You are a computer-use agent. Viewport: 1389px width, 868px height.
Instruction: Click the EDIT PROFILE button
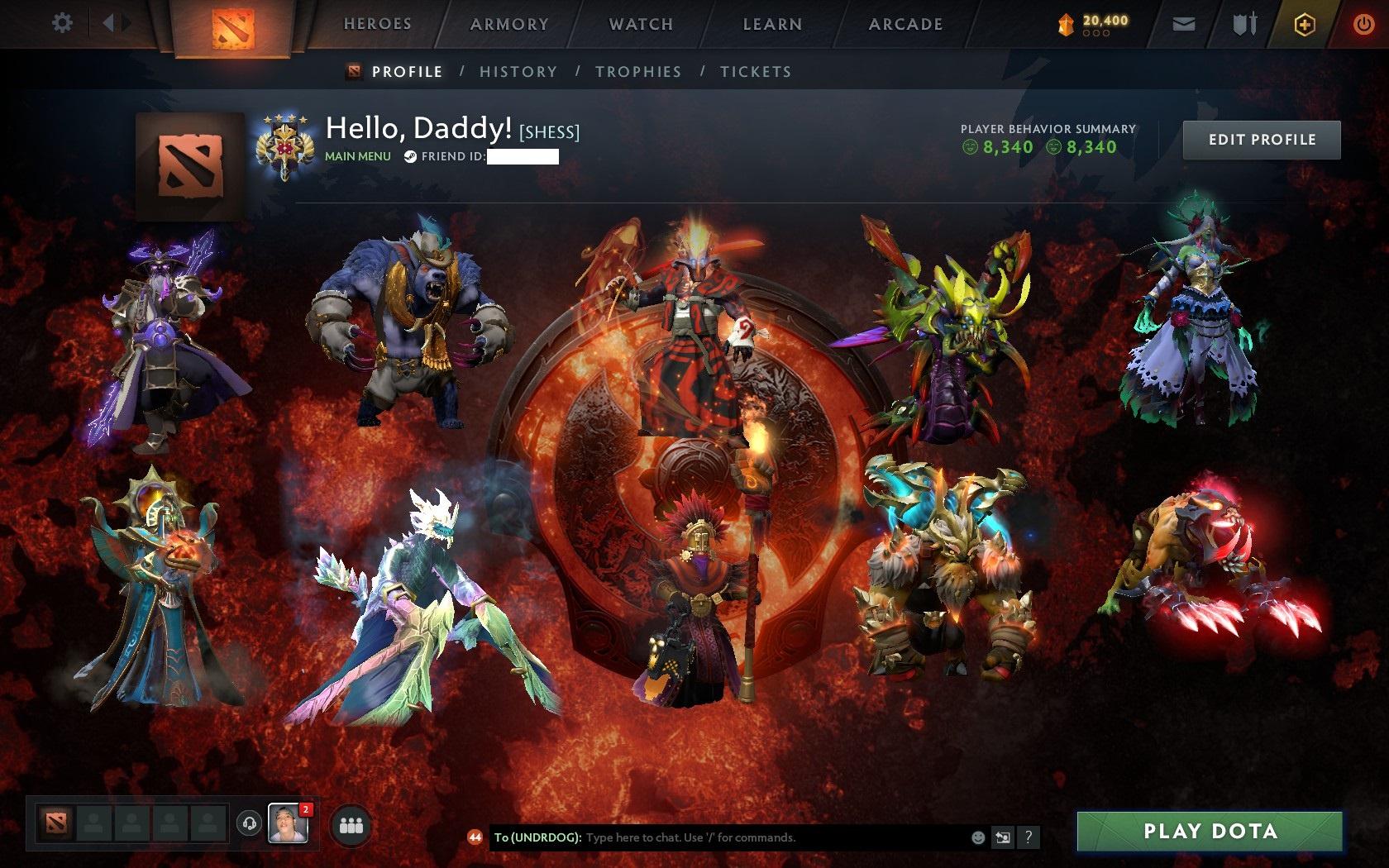[1261, 140]
